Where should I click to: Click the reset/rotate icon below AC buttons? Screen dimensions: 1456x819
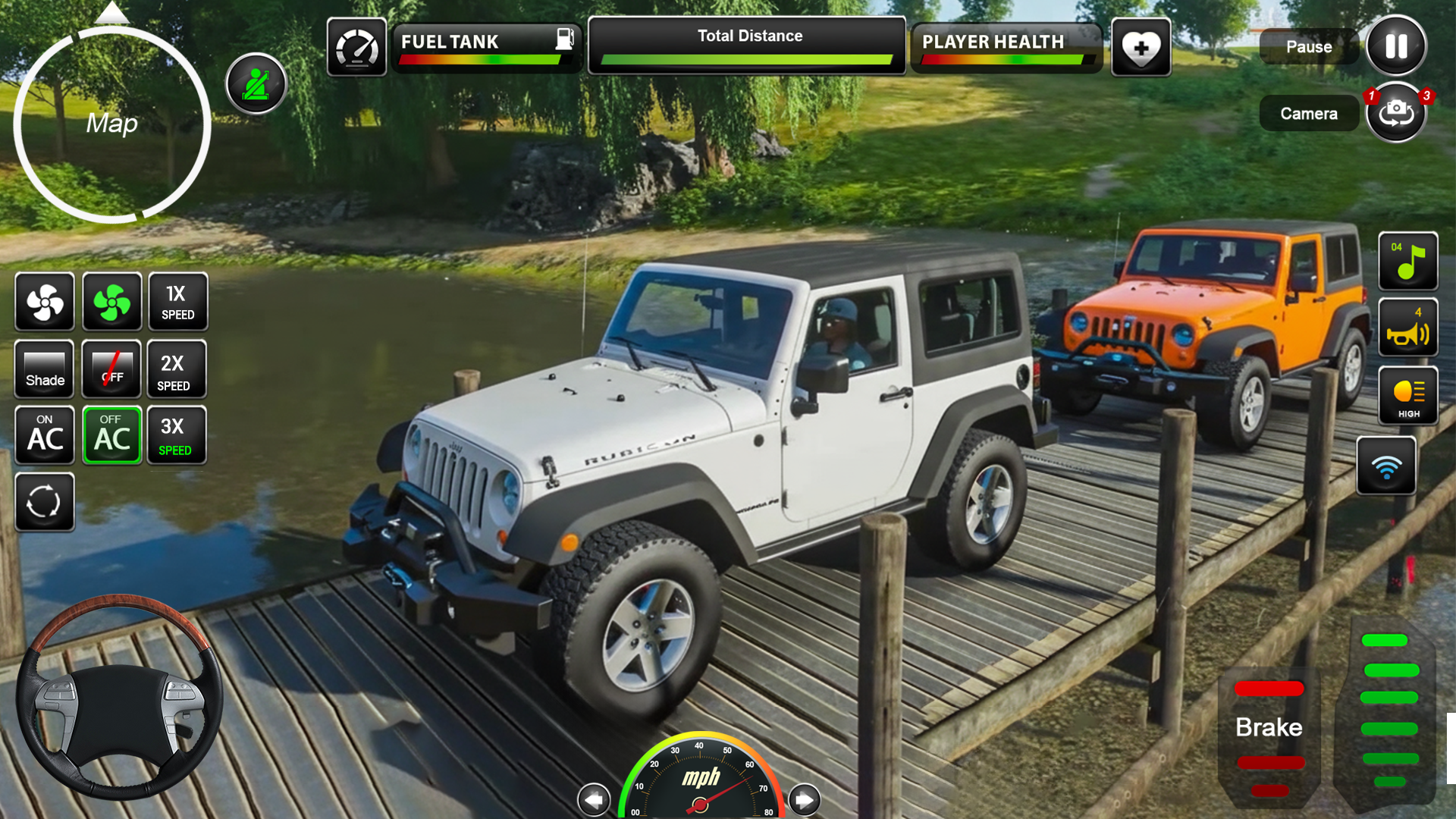[x=44, y=501]
